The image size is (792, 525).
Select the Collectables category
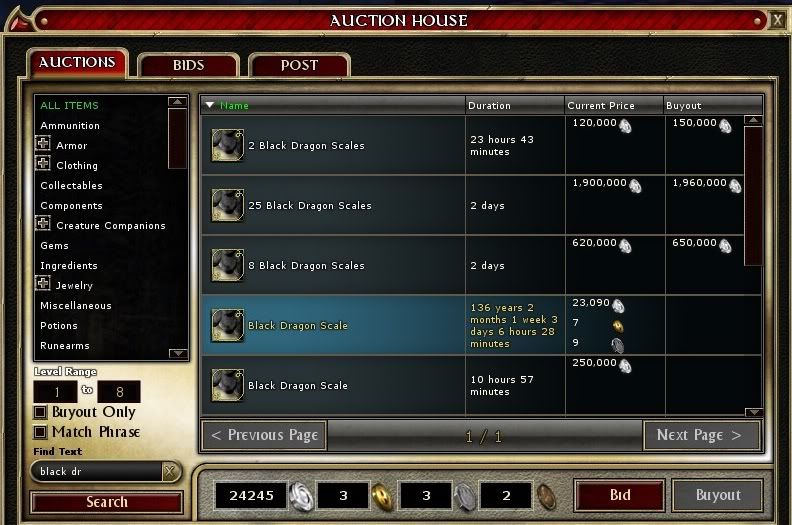pyautogui.click(x=71, y=186)
